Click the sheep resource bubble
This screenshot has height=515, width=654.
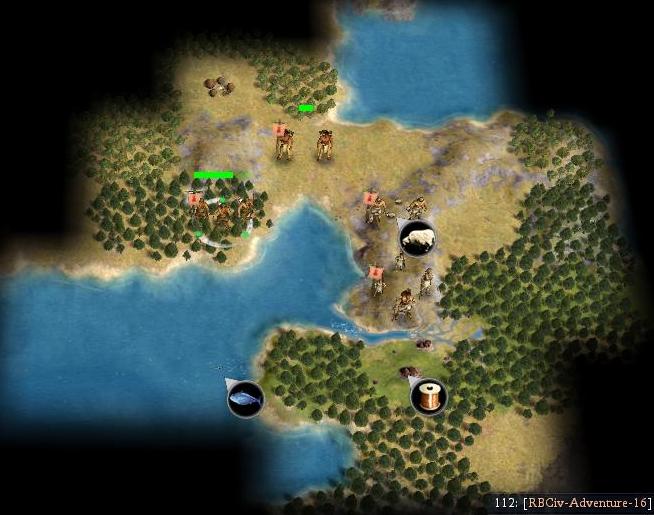pyautogui.click(x=417, y=238)
